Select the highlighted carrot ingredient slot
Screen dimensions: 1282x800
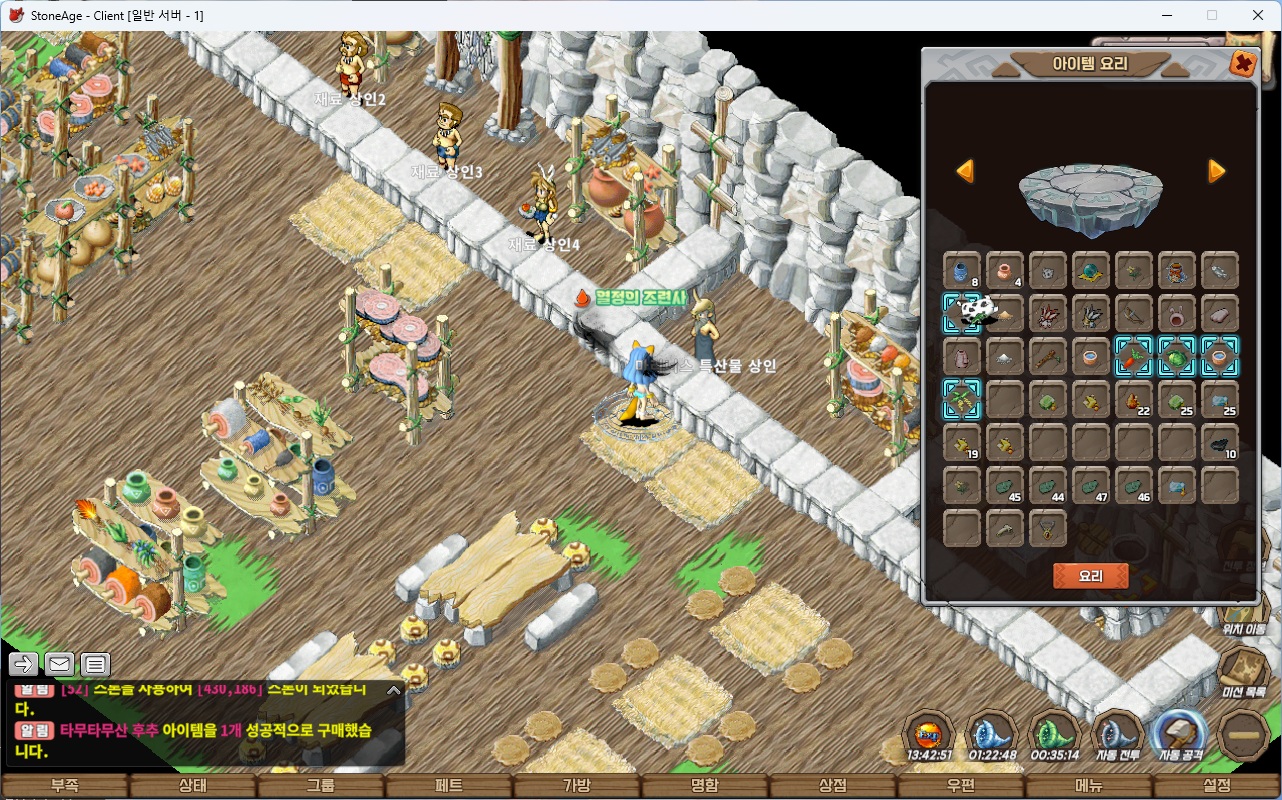click(x=1133, y=356)
